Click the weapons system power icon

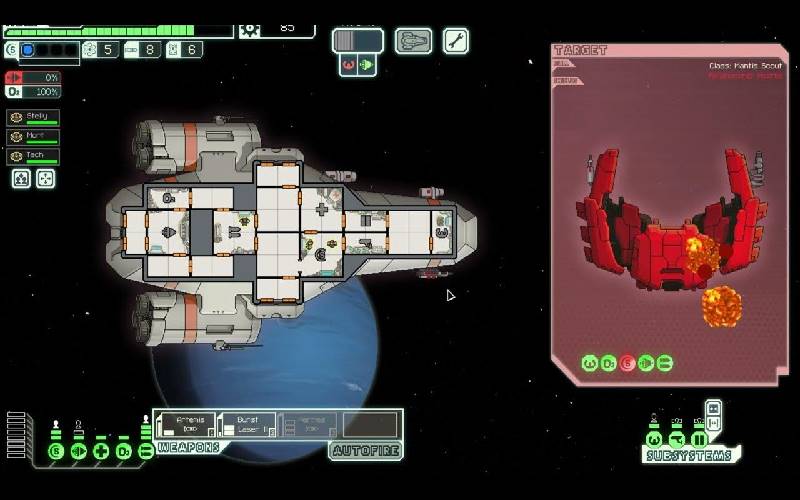tap(146, 451)
